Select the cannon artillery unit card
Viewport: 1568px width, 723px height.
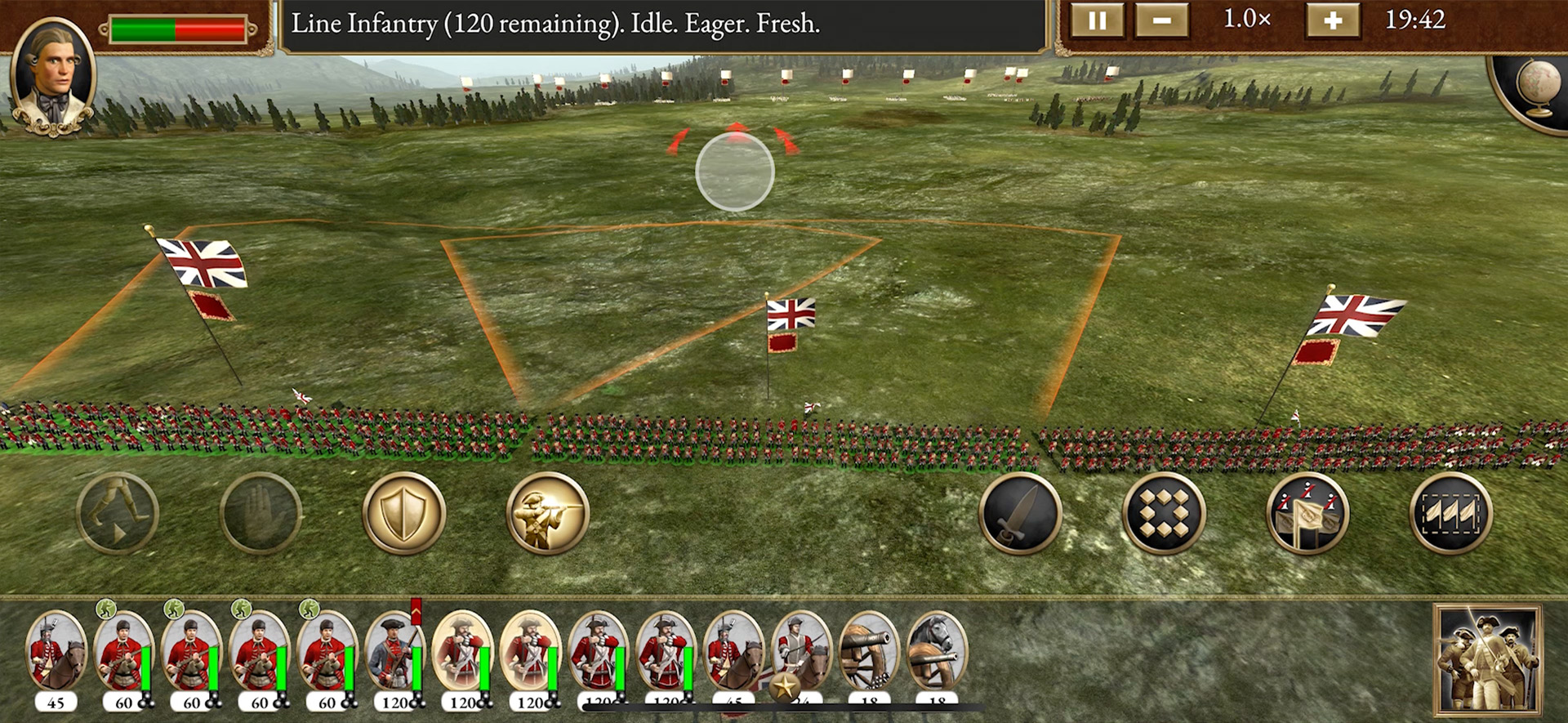[870, 654]
